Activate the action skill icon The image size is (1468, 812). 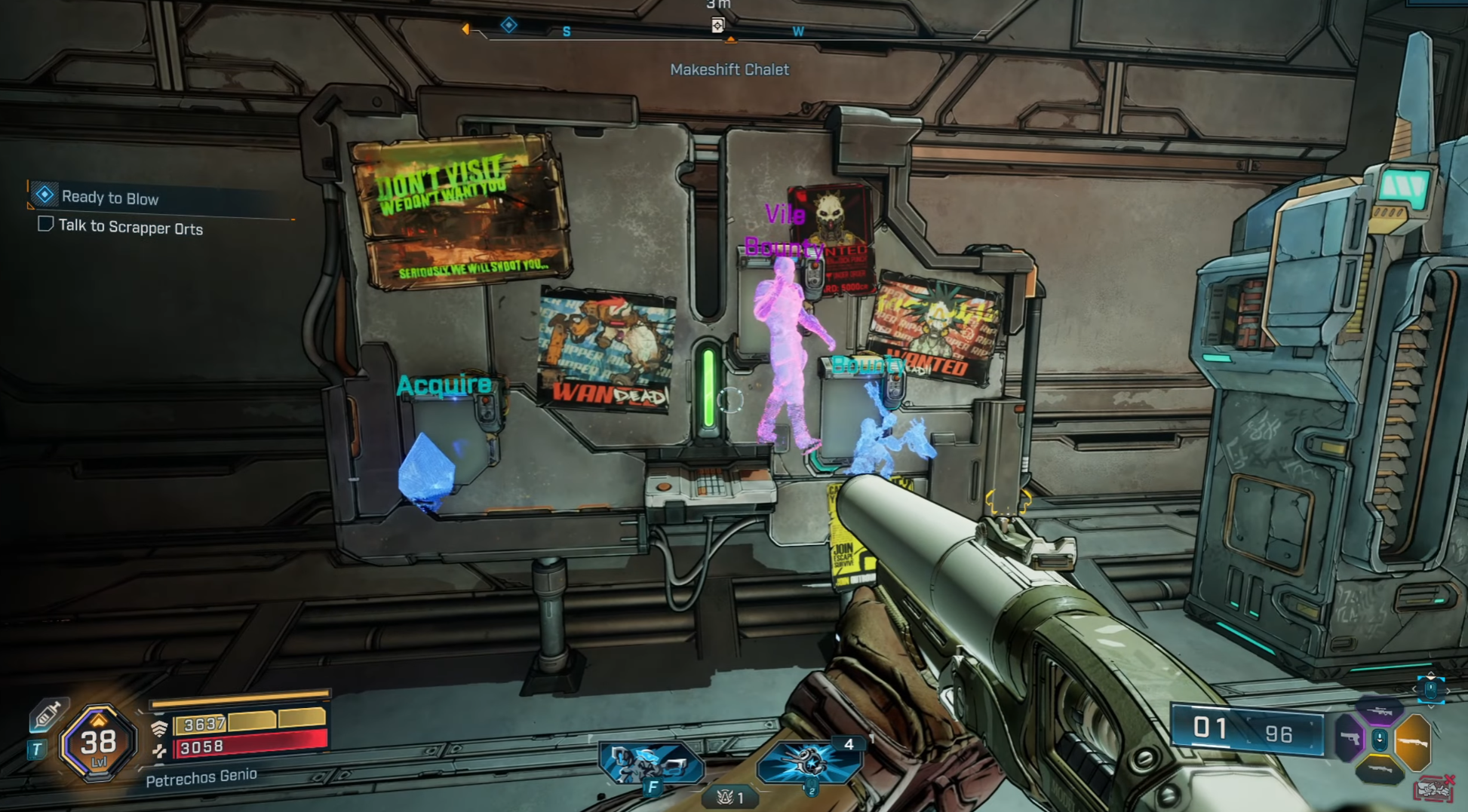click(x=650, y=765)
